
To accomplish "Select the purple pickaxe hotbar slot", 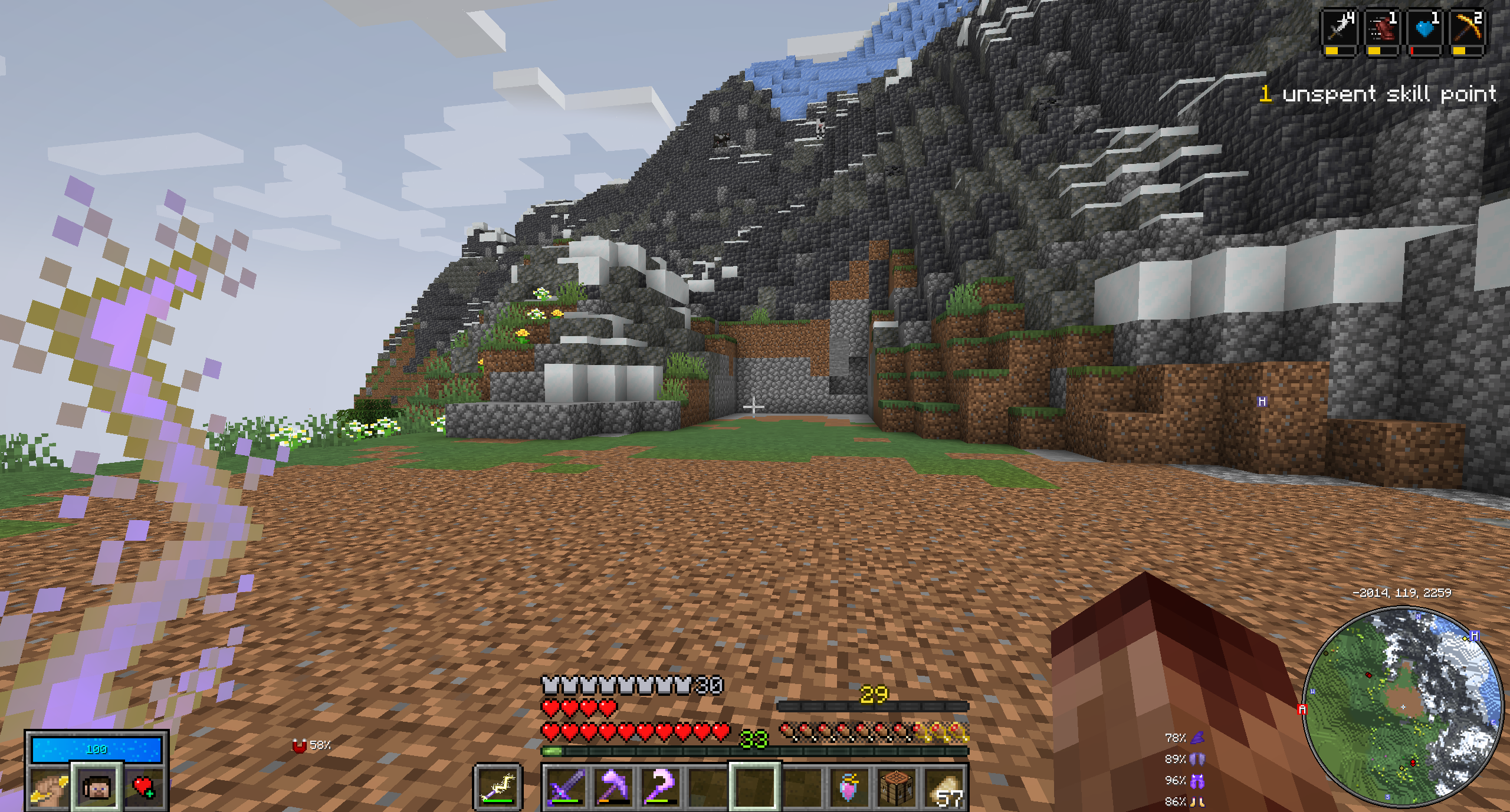I will (x=612, y=787).
